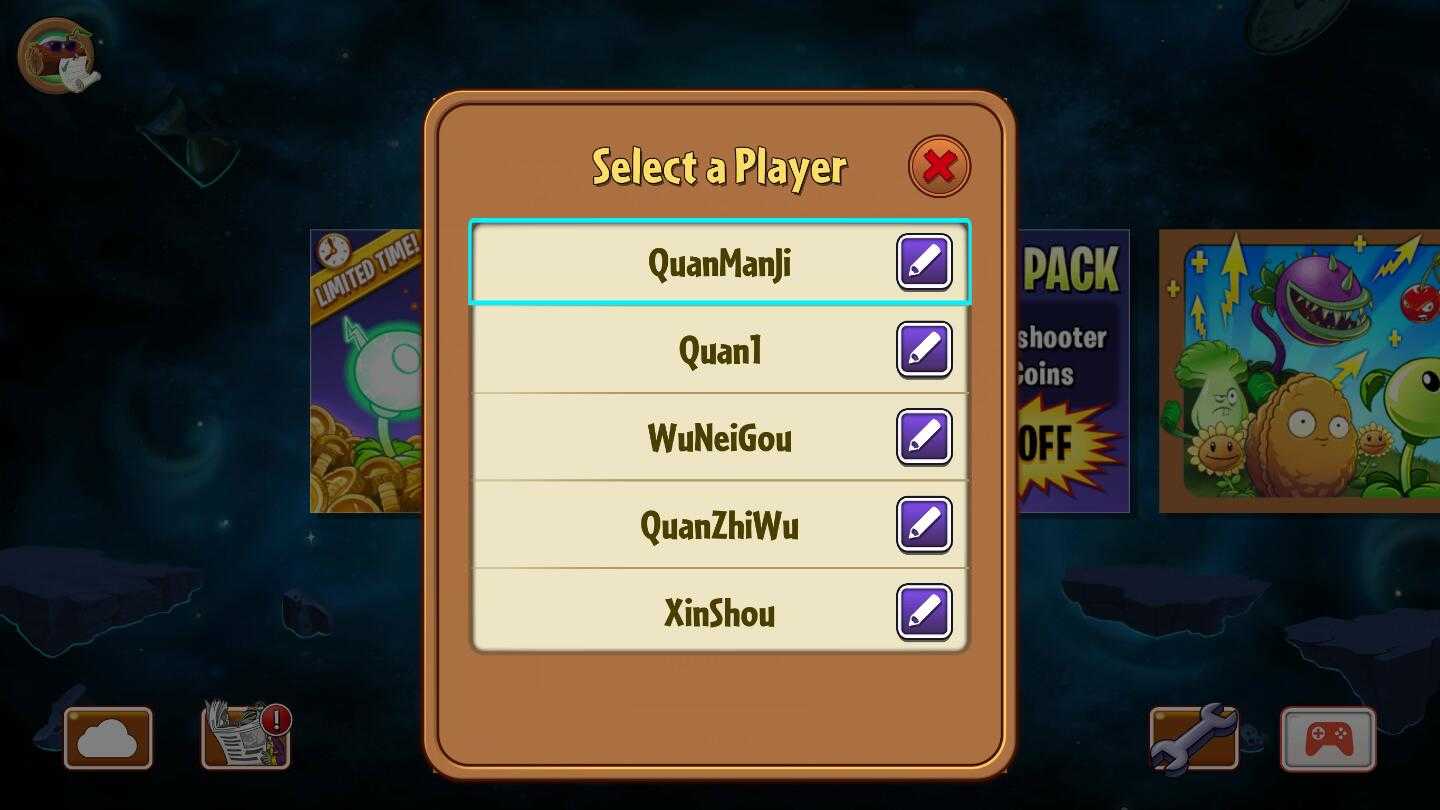Load the XinShou save slot
Screen dimensions: 1440x810
coord(700,612)
